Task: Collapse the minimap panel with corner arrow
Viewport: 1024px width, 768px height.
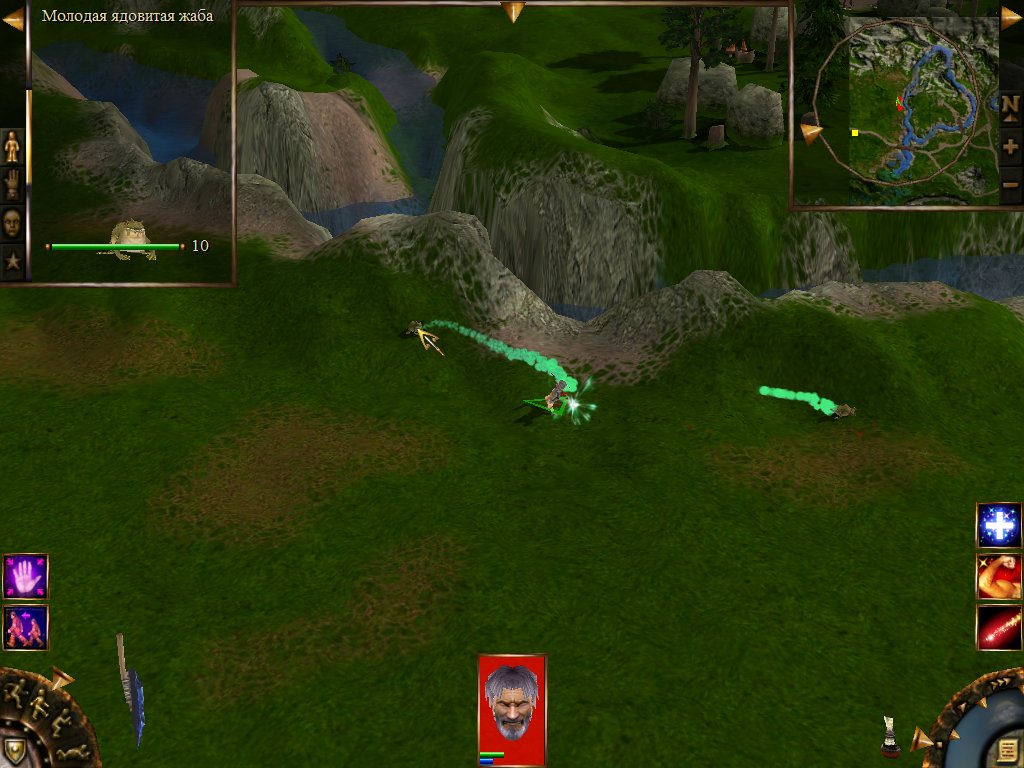Action: point(1010,17)
